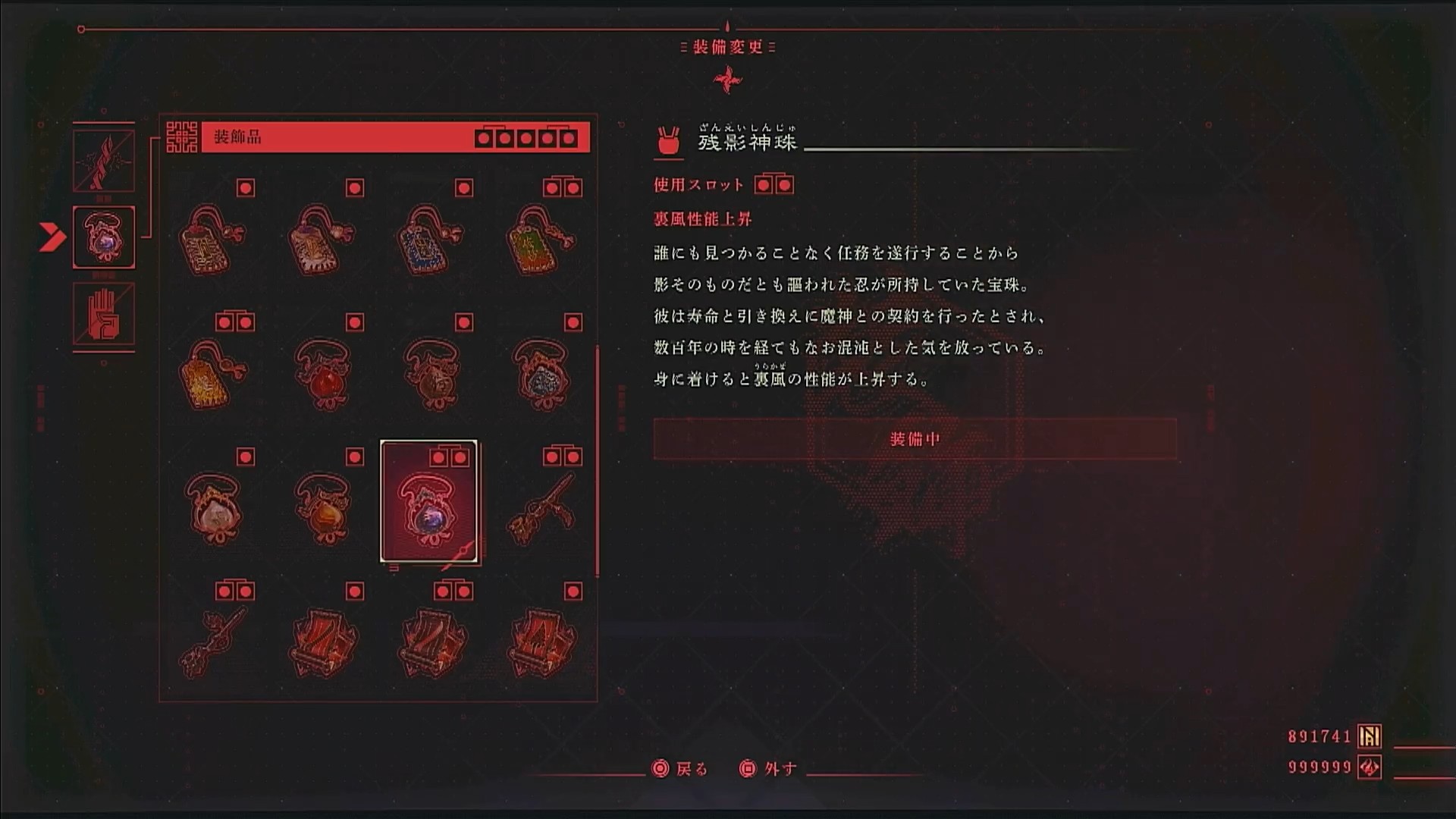Switch to the purple orb accessory category
The image size is (1456, 819).
[x=104, y=237]
